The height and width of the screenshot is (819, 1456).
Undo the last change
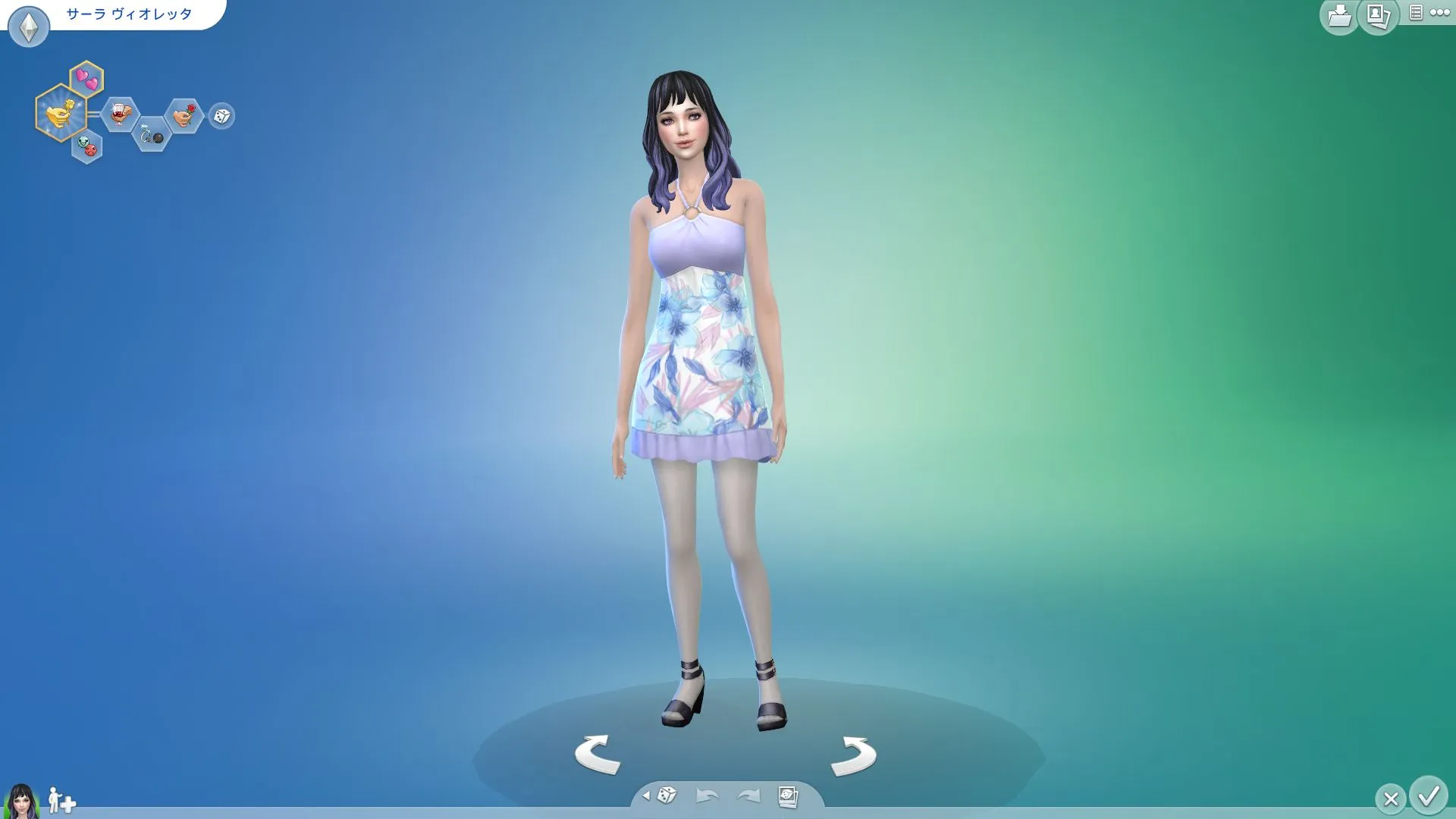click(x=707, y=795)
